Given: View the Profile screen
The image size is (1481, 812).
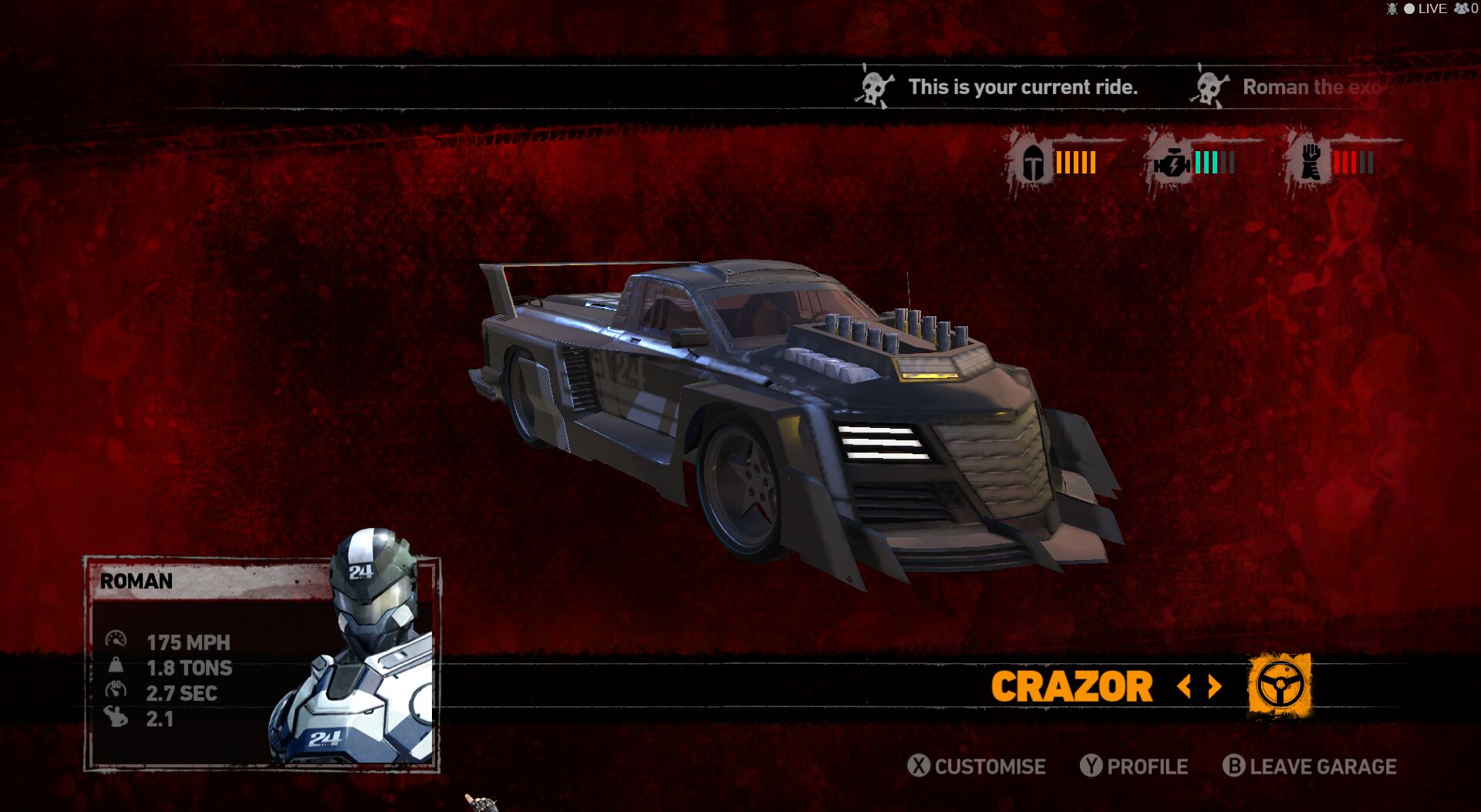Looking at the screenshot, I should point(1135,767).
